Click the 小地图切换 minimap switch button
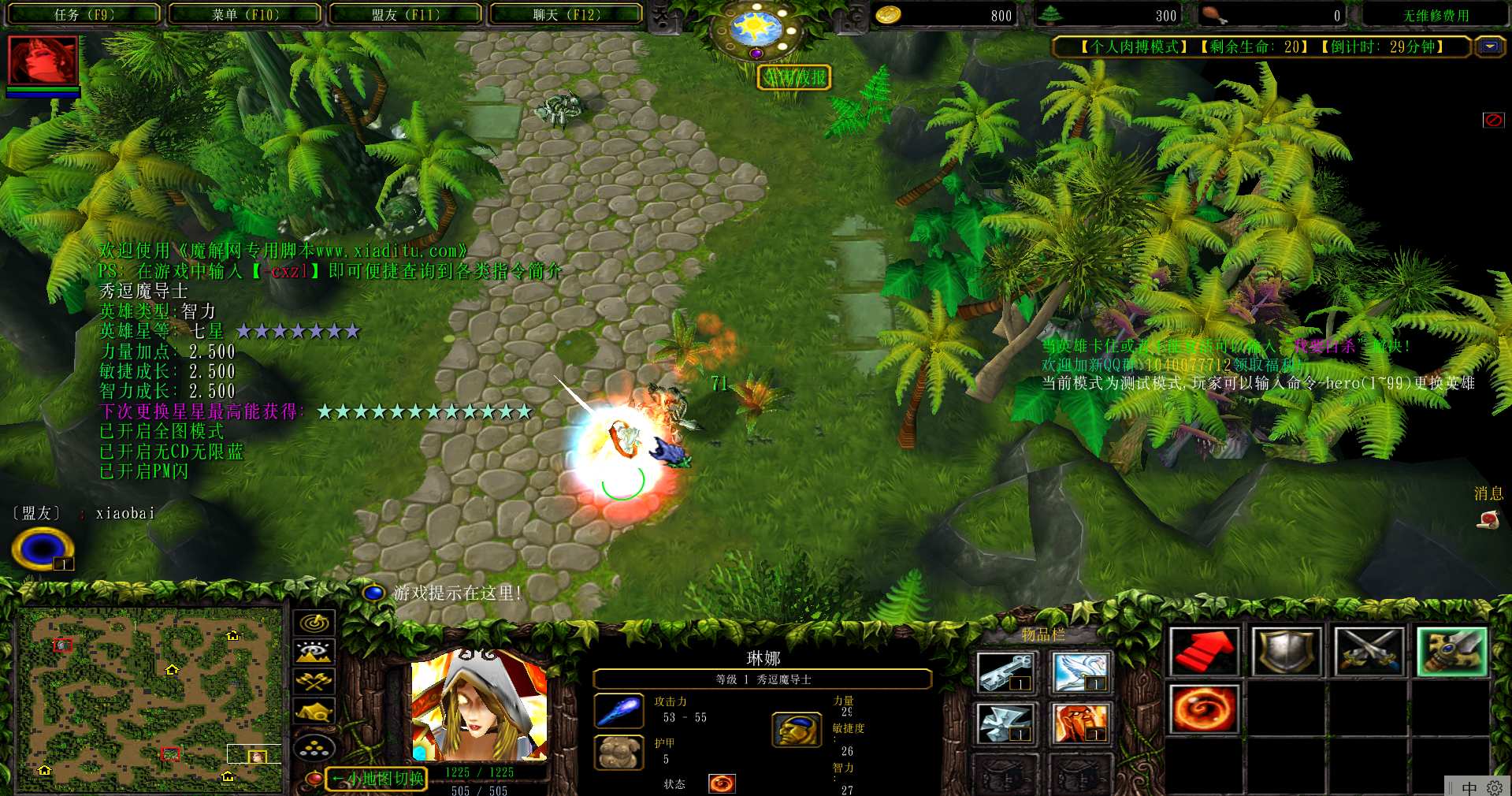Image resolution: width=1512 pixels, height=796 pixels. coord(377,779)
